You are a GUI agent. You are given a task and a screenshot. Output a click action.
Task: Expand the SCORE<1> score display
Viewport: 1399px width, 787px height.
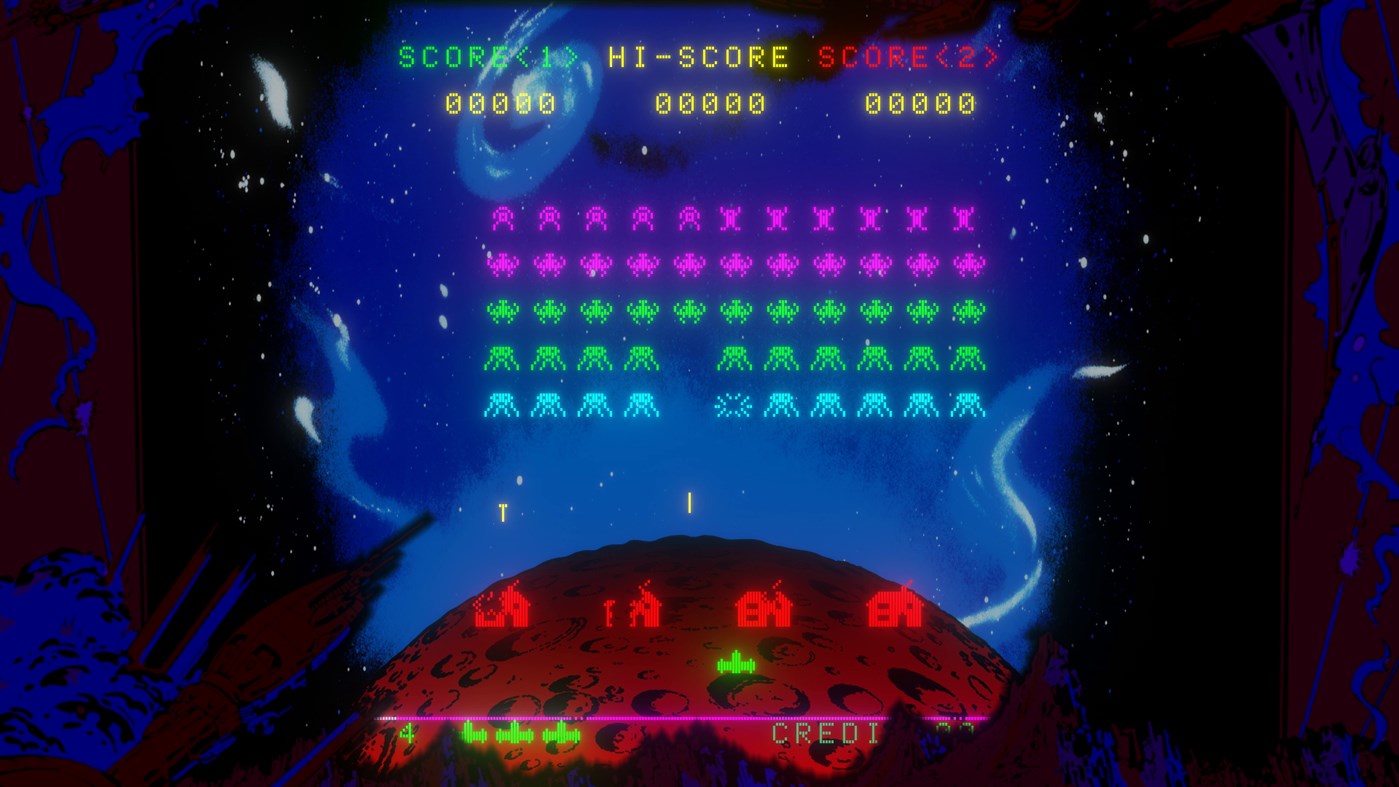coord(502,102)
